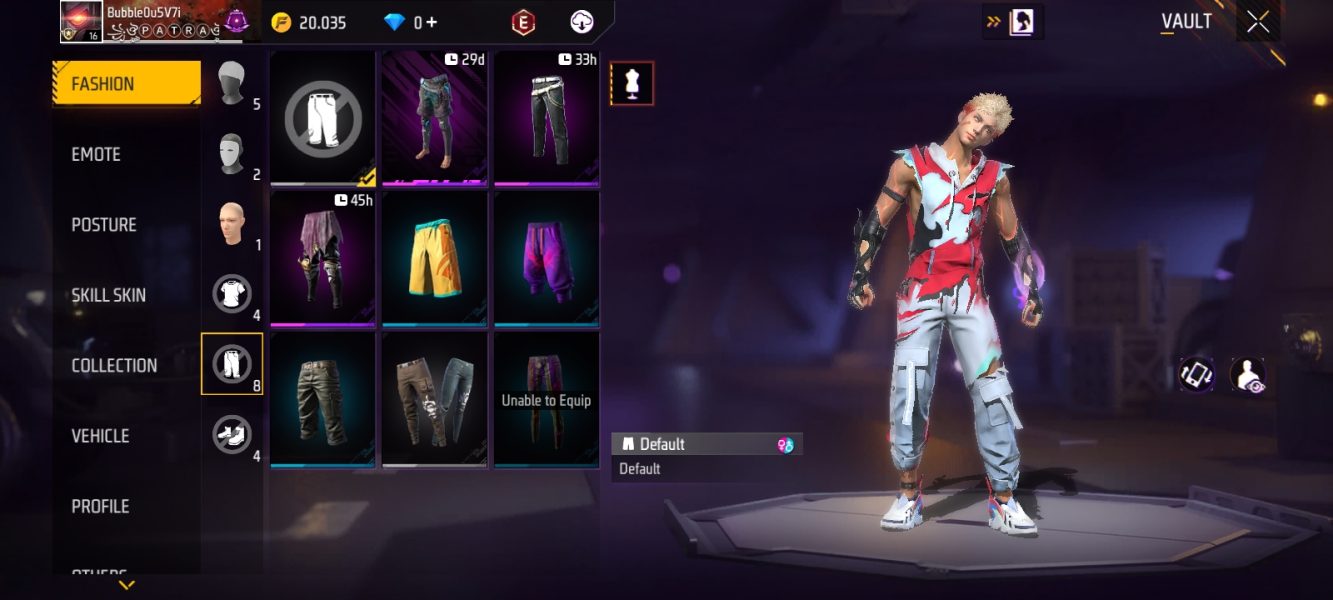
Task: Choose the purple baggy pants
Action: pyautogui.click(x=547, y=258)
